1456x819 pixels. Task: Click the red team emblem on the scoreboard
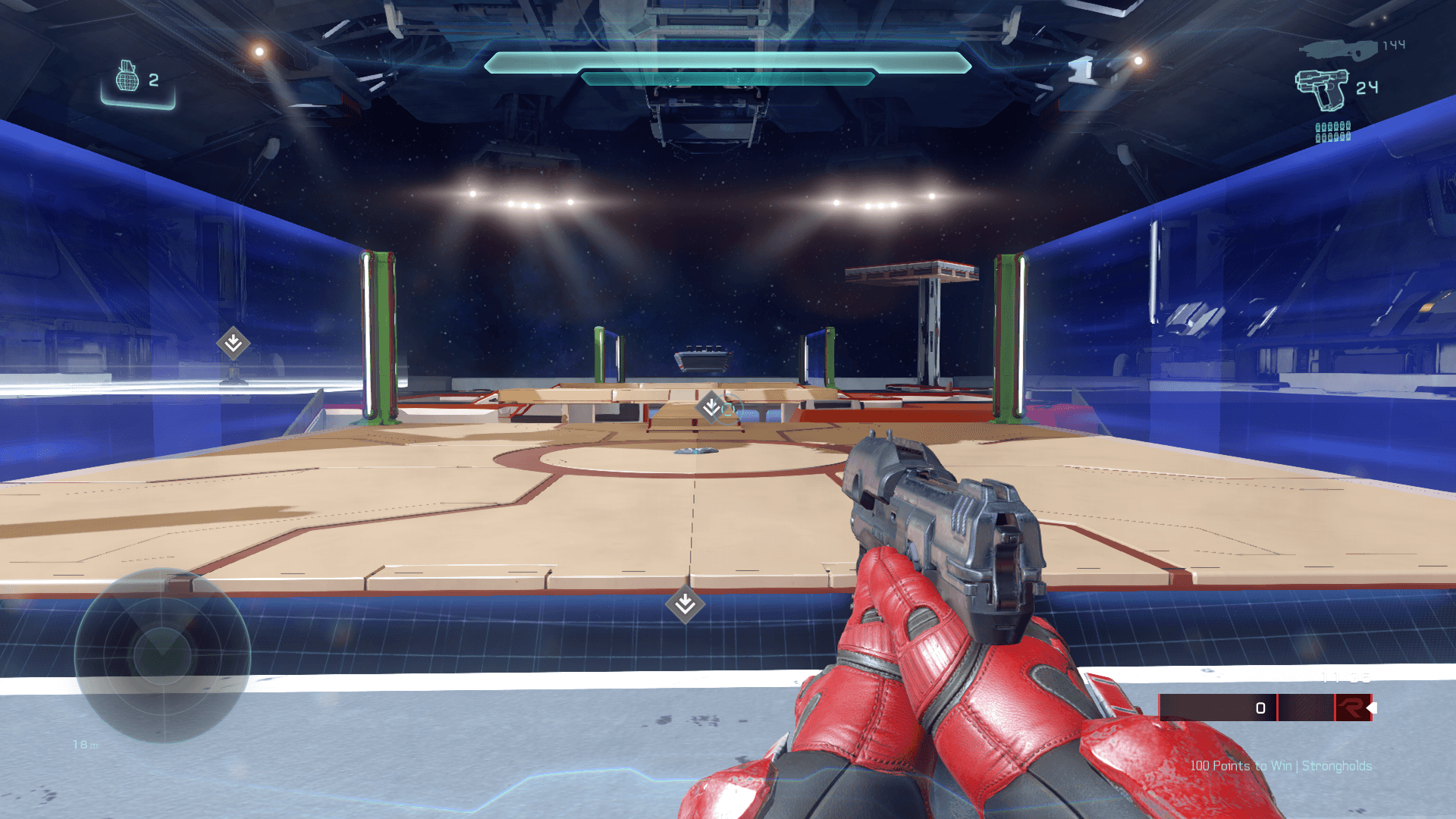1351,708
